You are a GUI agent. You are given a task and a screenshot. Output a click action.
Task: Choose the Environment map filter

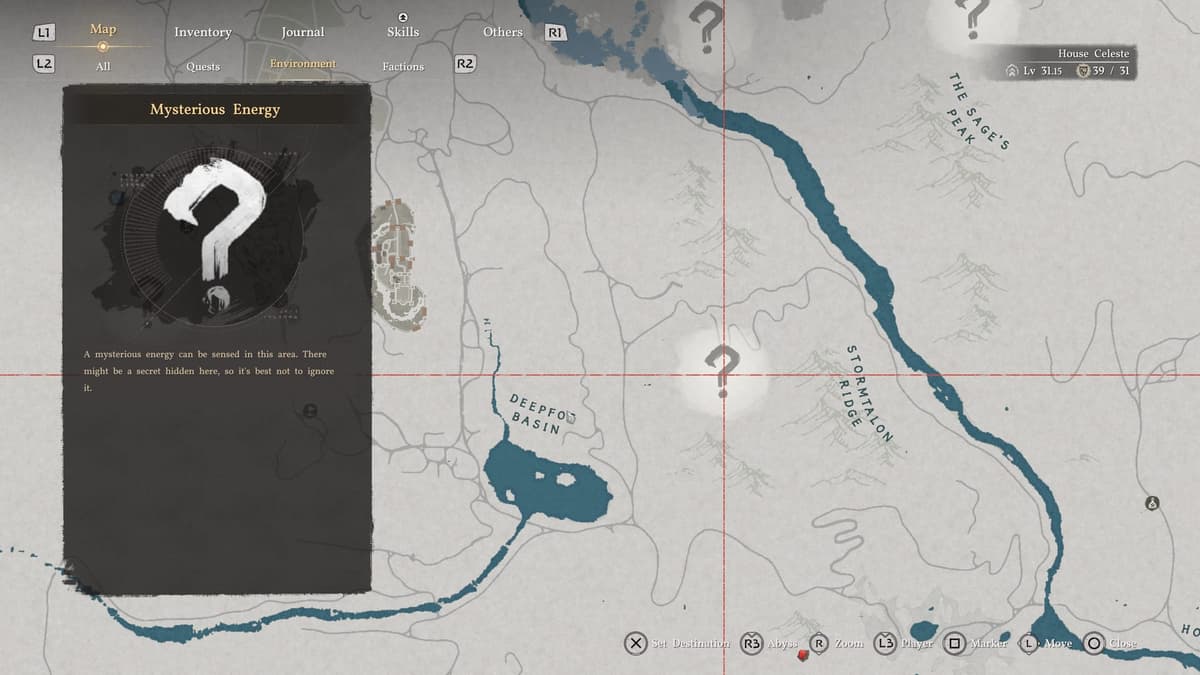click(x=302, y=64)
